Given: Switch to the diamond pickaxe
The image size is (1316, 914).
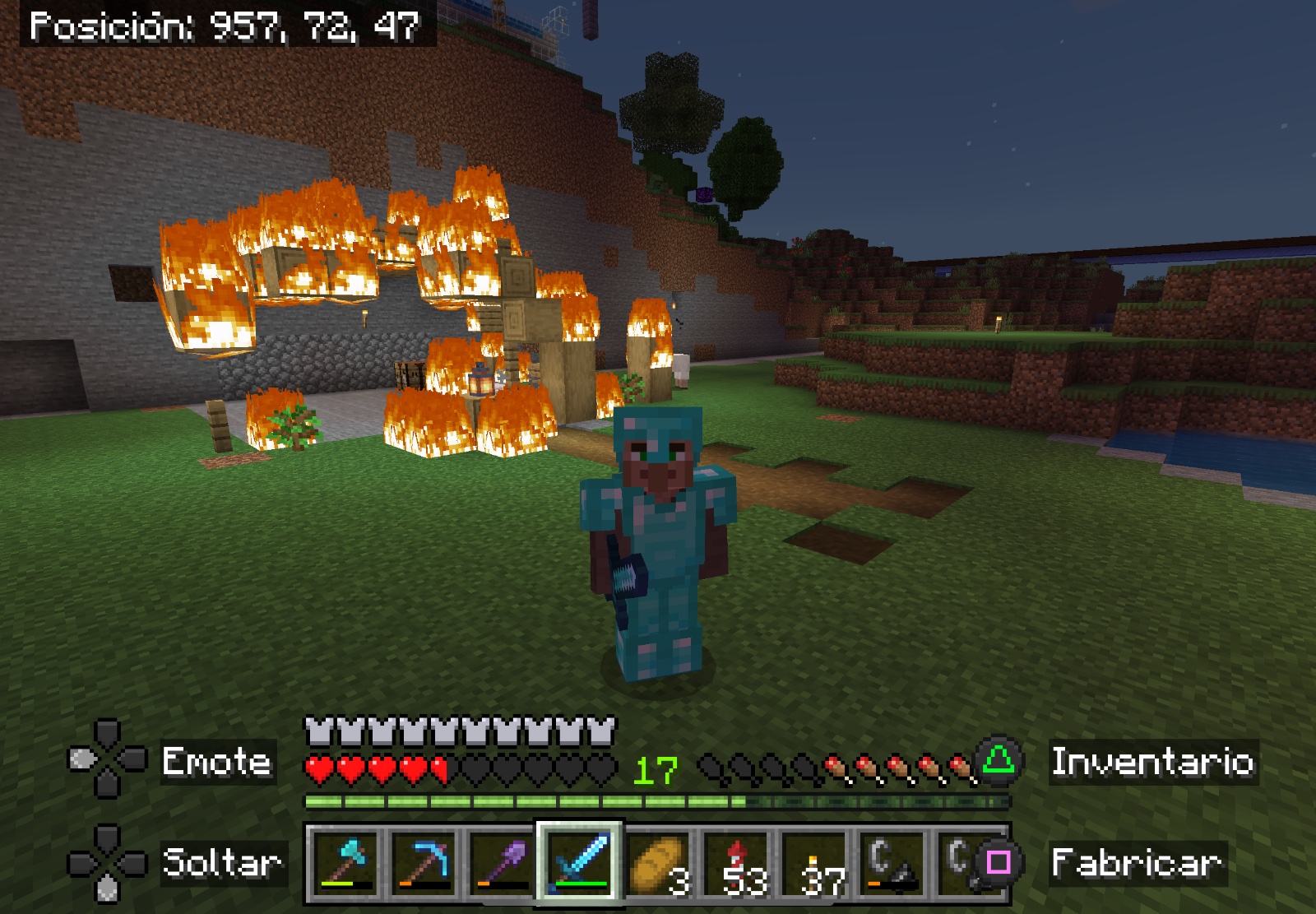Looking at the screenshot, I should click(424, 862).
